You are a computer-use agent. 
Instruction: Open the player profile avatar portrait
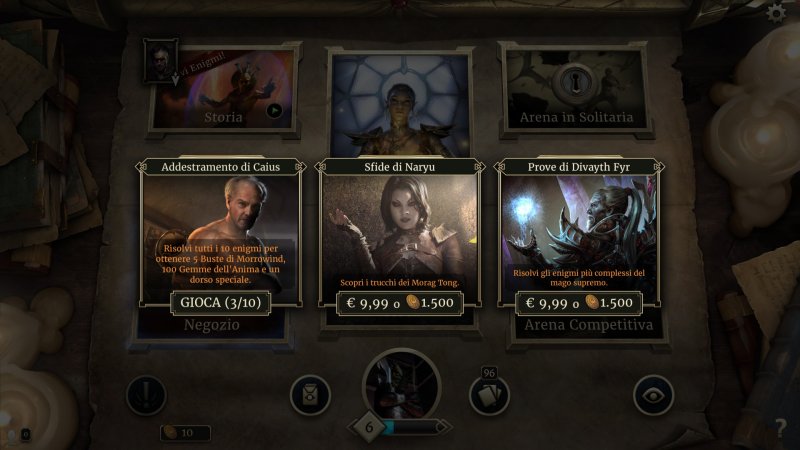click(x=401, y=385)
